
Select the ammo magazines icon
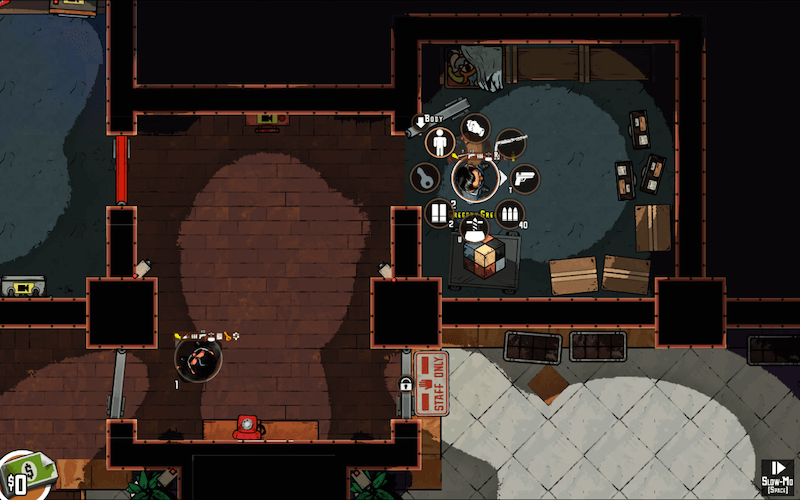[440, 213]
